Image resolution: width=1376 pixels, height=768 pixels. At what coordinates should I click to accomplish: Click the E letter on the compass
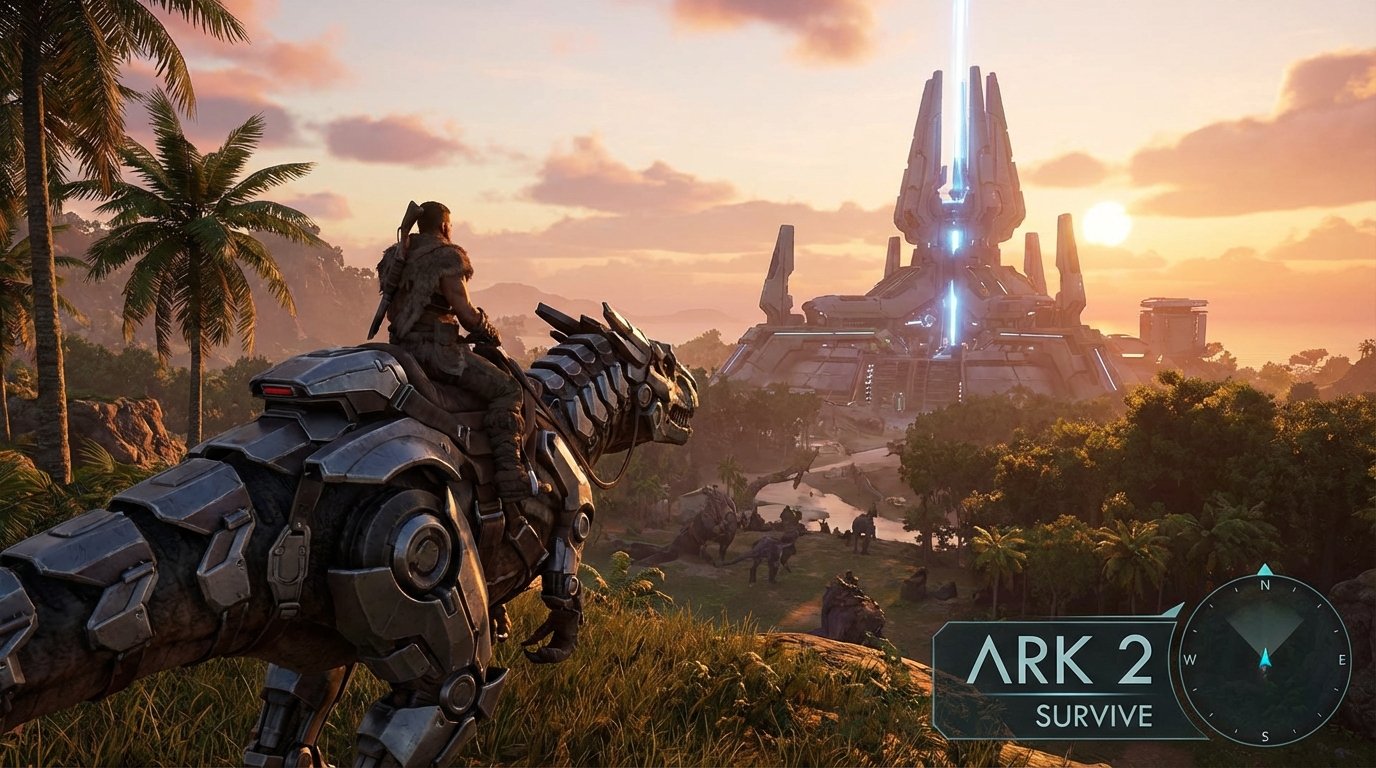click(1341, 660)
